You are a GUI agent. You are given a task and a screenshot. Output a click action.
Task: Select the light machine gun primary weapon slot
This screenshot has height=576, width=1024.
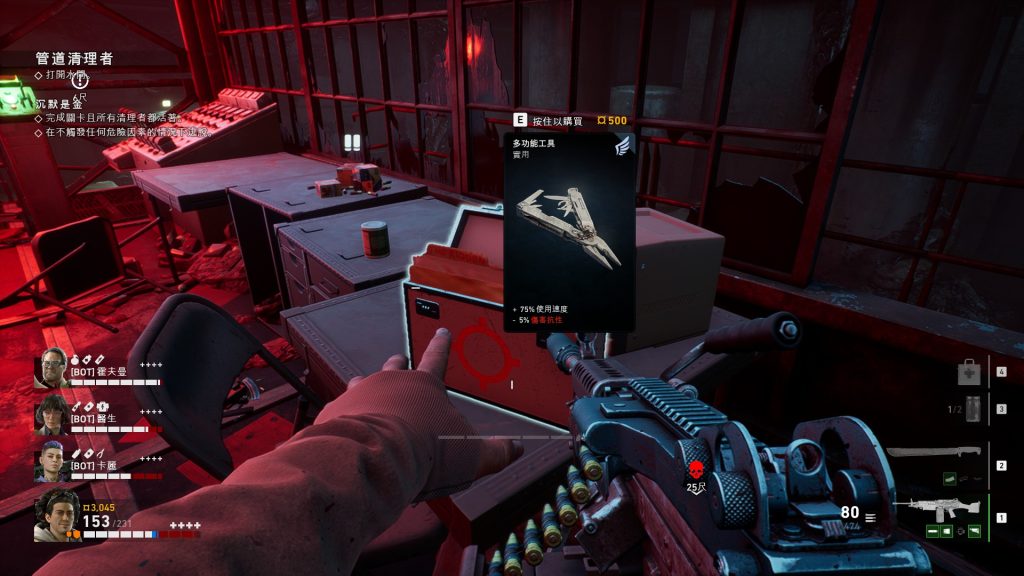point(933,507)
